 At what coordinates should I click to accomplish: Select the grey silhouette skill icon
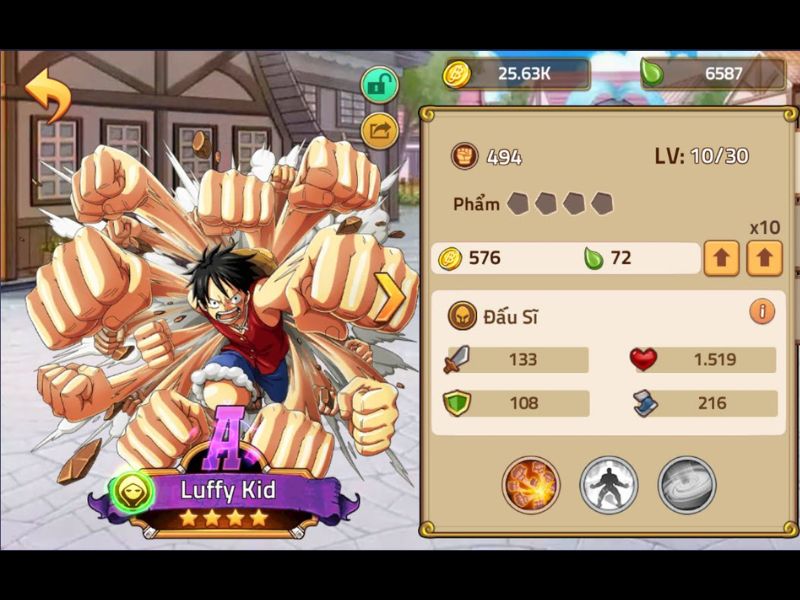click(x=609, y=485)
